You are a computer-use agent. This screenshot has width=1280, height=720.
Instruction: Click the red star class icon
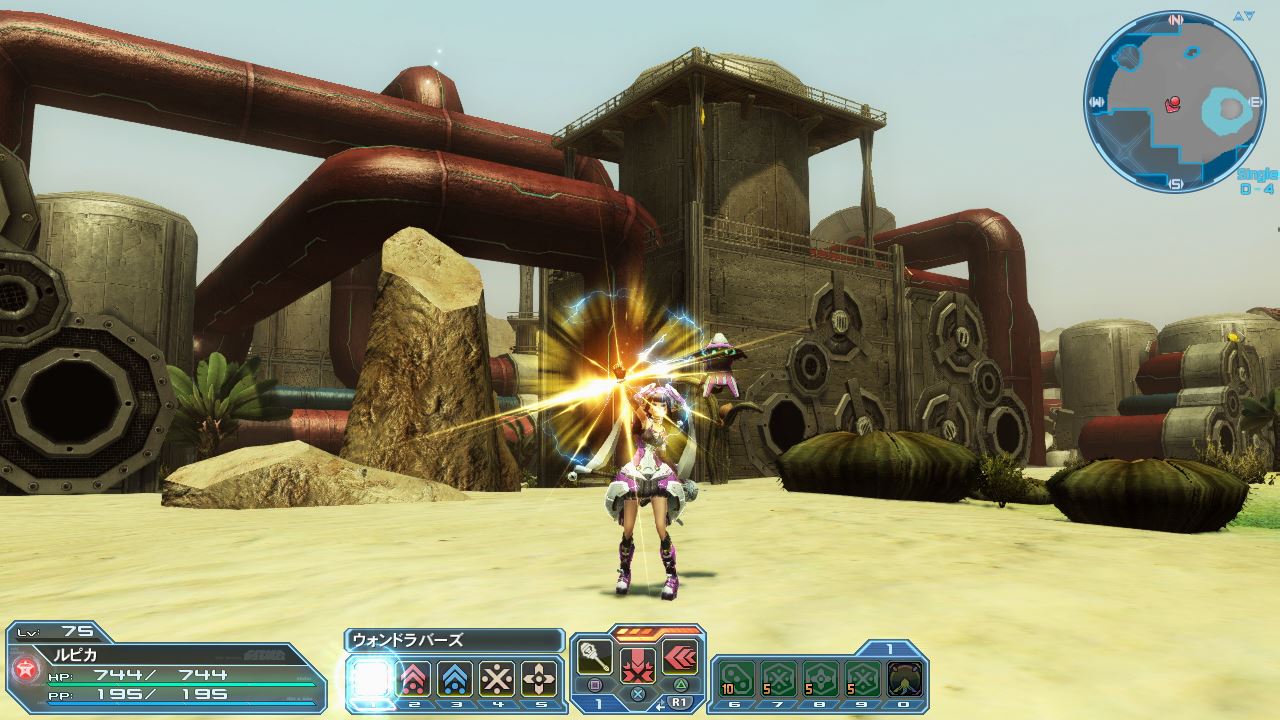point(23,668)
